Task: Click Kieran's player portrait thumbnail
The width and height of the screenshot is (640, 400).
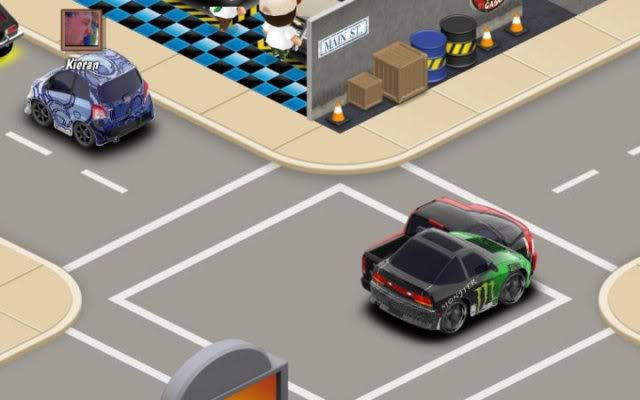Action: [x=82, y=31]
